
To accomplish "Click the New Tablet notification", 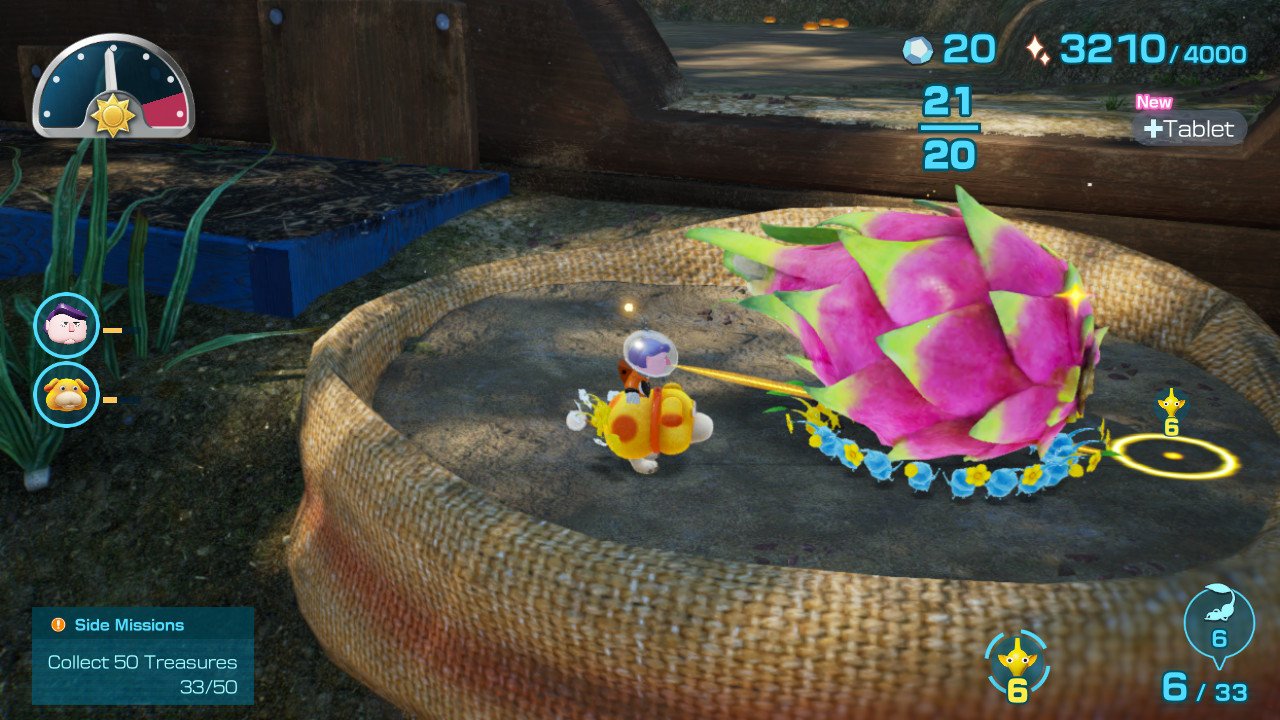I will (1189, 128).
